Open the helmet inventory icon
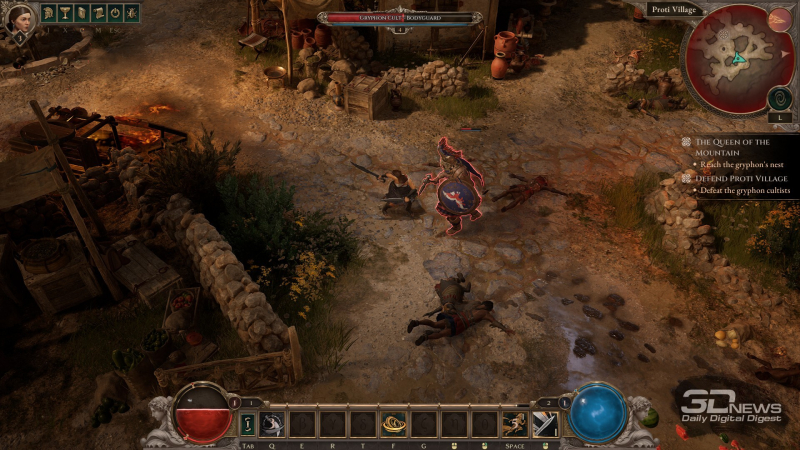Viewport: 800px width, 450px height. point(46,14)
